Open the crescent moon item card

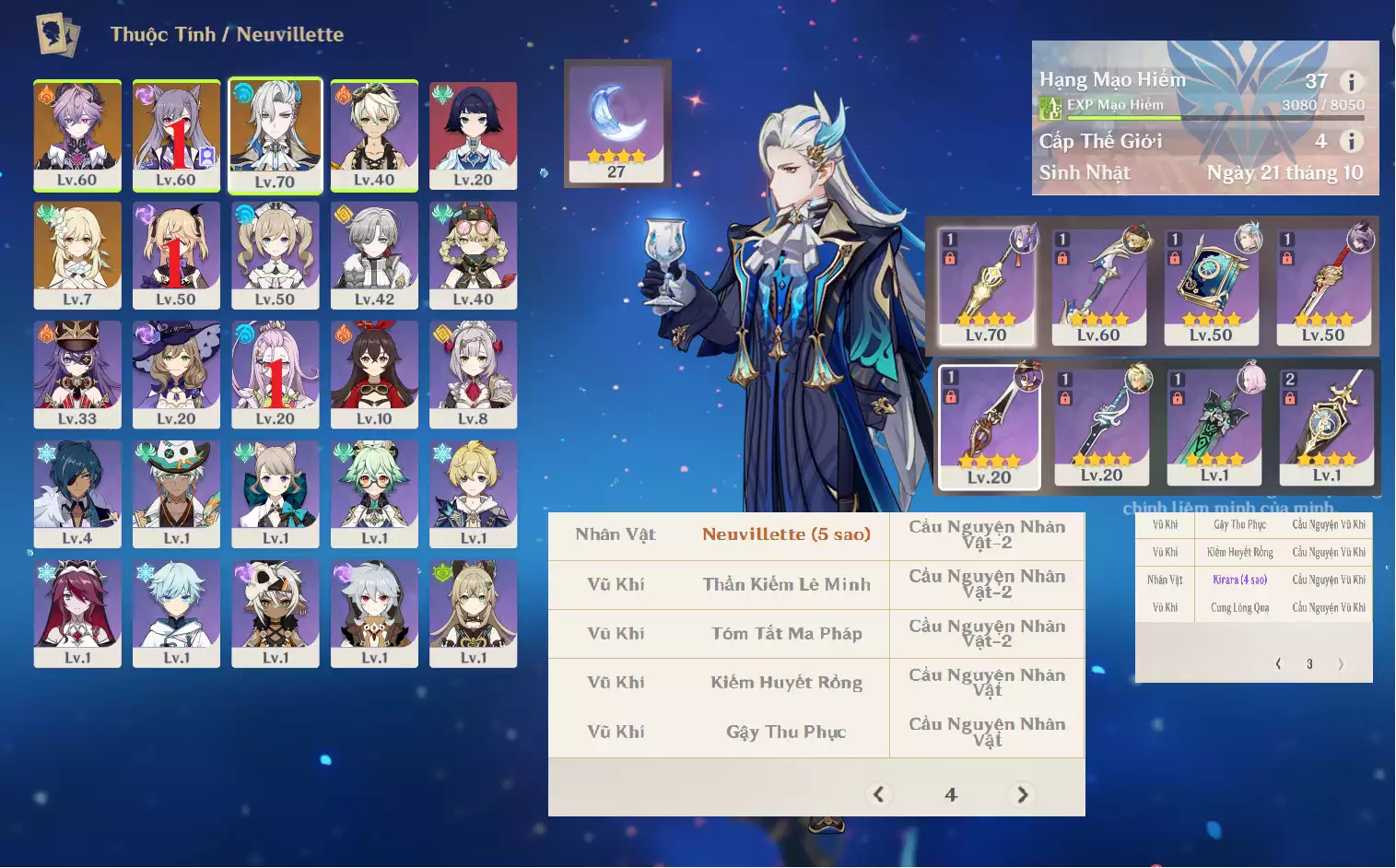click(616, 122)
